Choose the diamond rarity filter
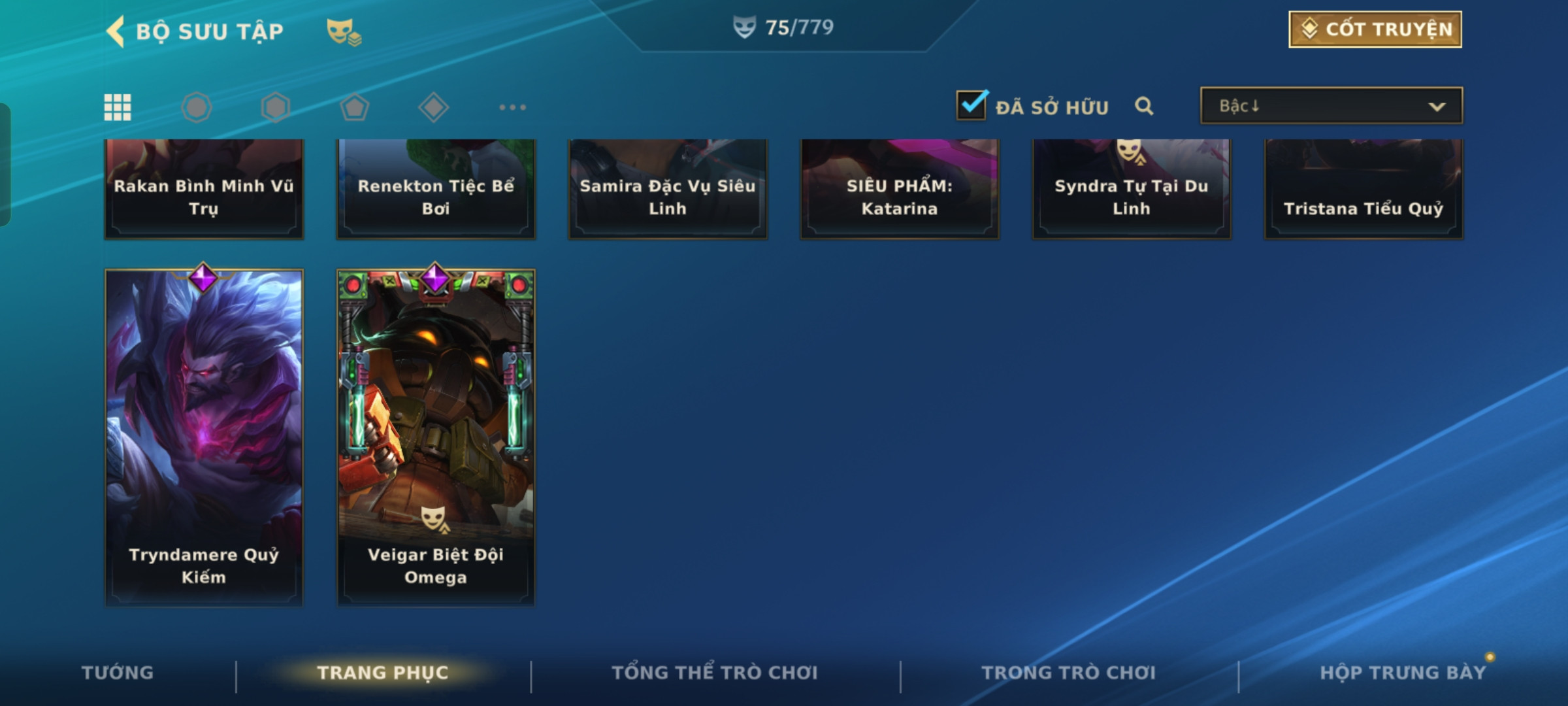This screenshot has width=1568, height=706. [x=433, y=107]
